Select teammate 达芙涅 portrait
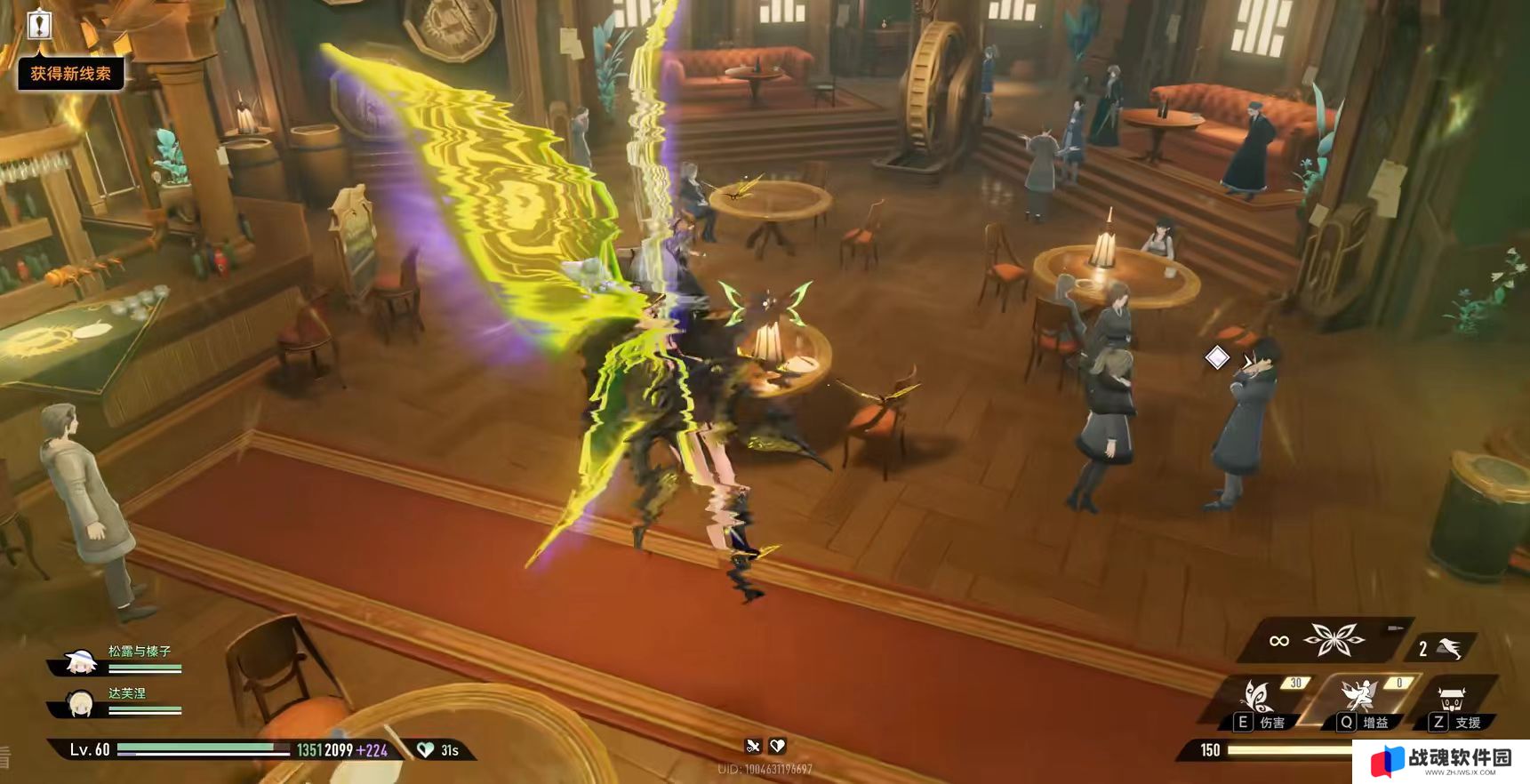The height and width of the screenshot is (784, 1530). pyautogui.click(x=80, y=703)
